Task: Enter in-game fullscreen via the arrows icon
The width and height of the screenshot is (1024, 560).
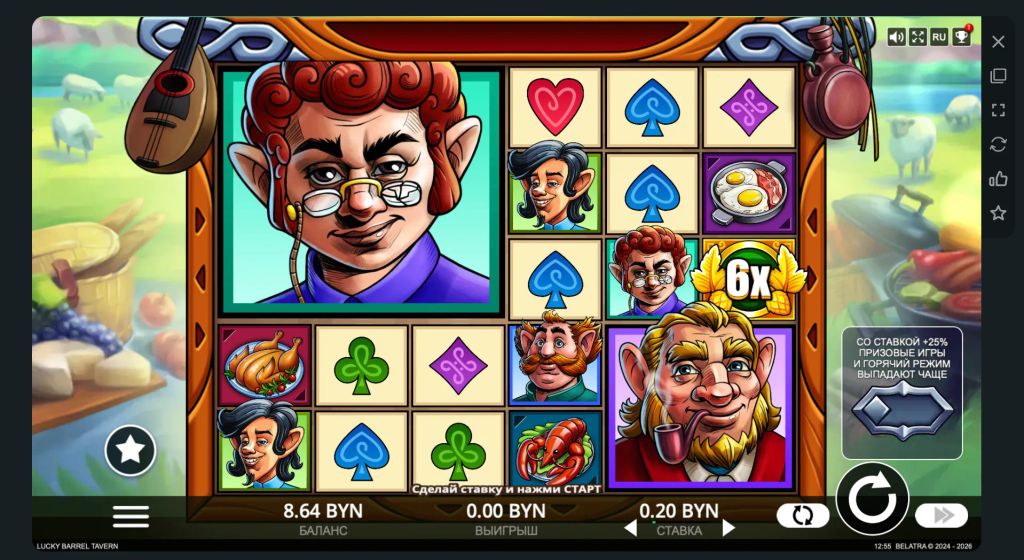Action: (x=918, y=37)
